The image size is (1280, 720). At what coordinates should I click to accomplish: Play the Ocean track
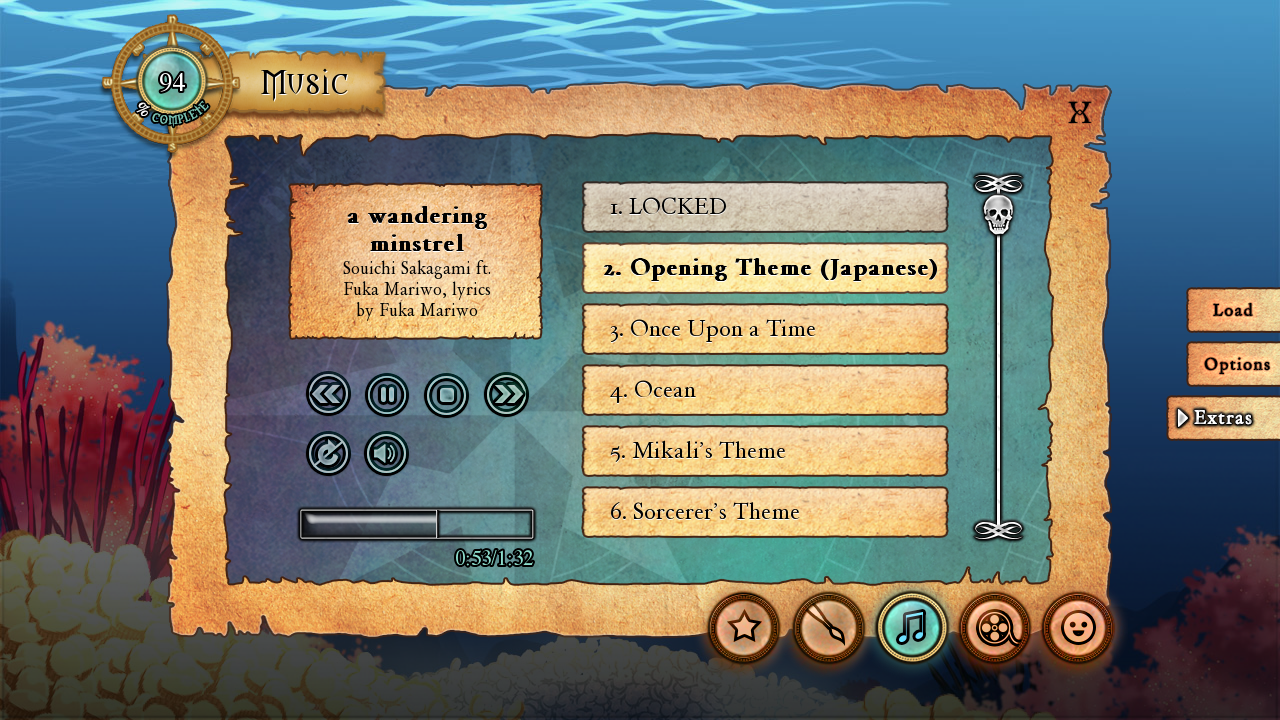(765, 390)
